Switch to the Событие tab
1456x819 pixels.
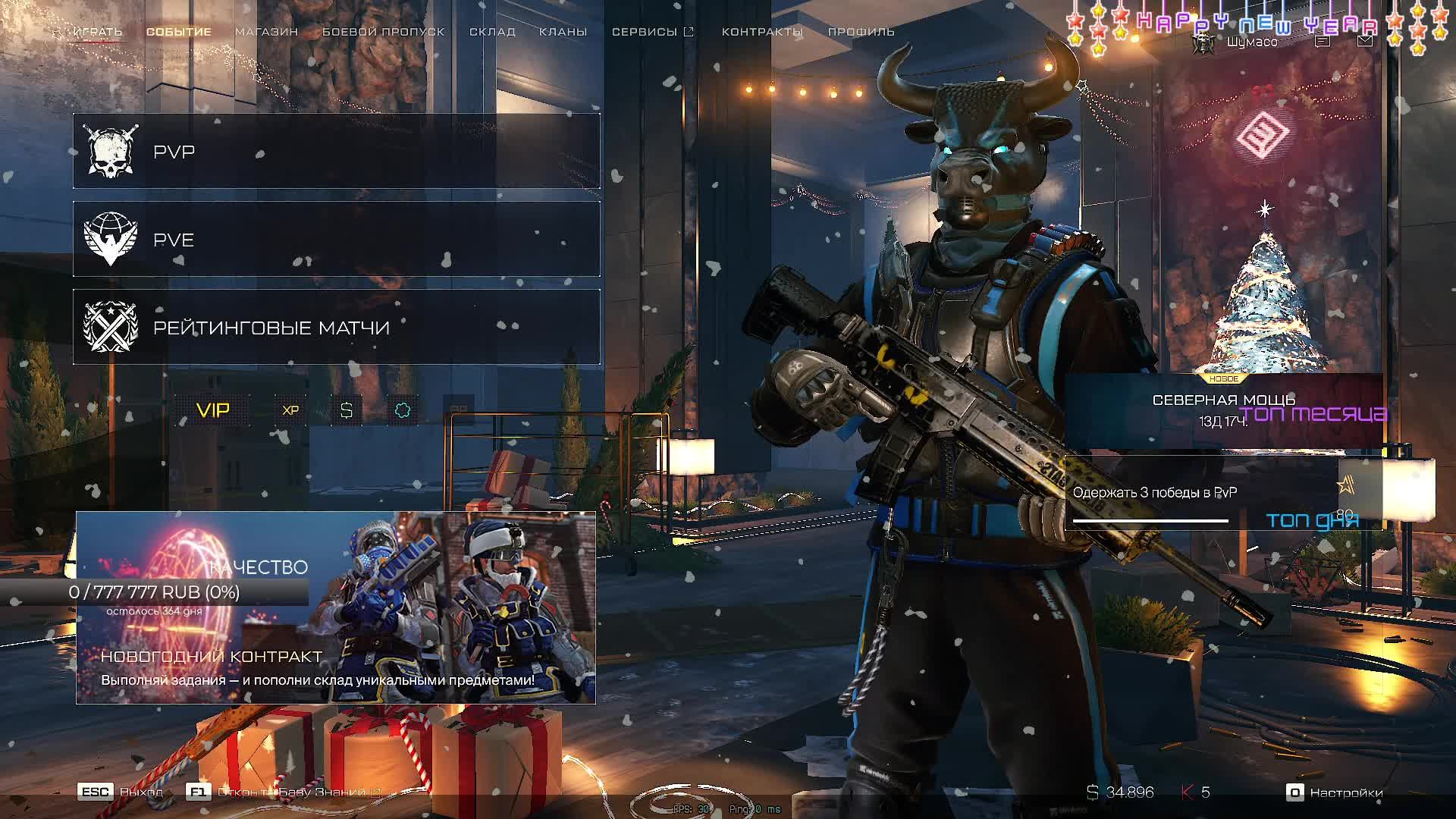pos(179,32)
